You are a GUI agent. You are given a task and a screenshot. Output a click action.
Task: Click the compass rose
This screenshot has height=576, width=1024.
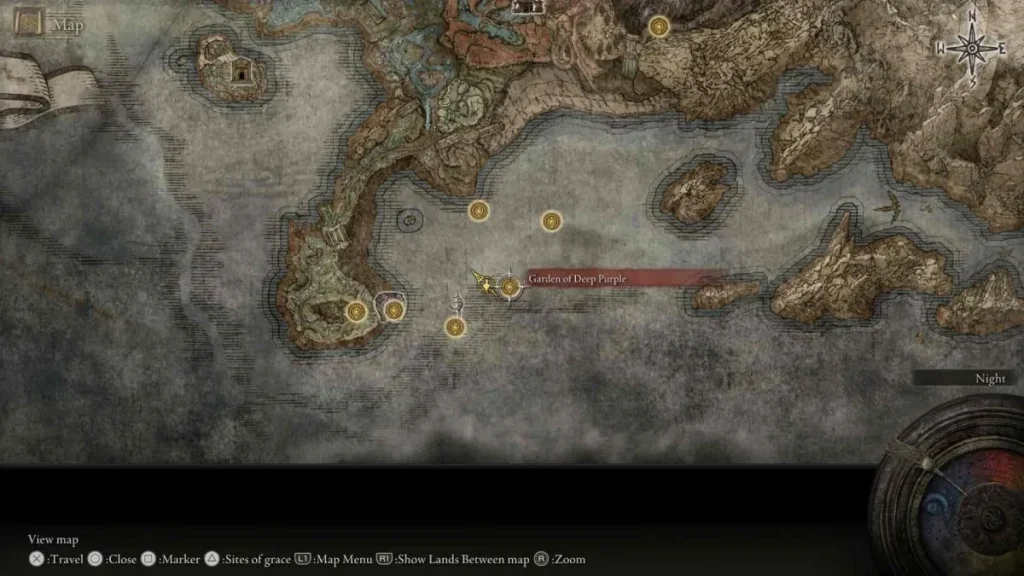point(969,47)
